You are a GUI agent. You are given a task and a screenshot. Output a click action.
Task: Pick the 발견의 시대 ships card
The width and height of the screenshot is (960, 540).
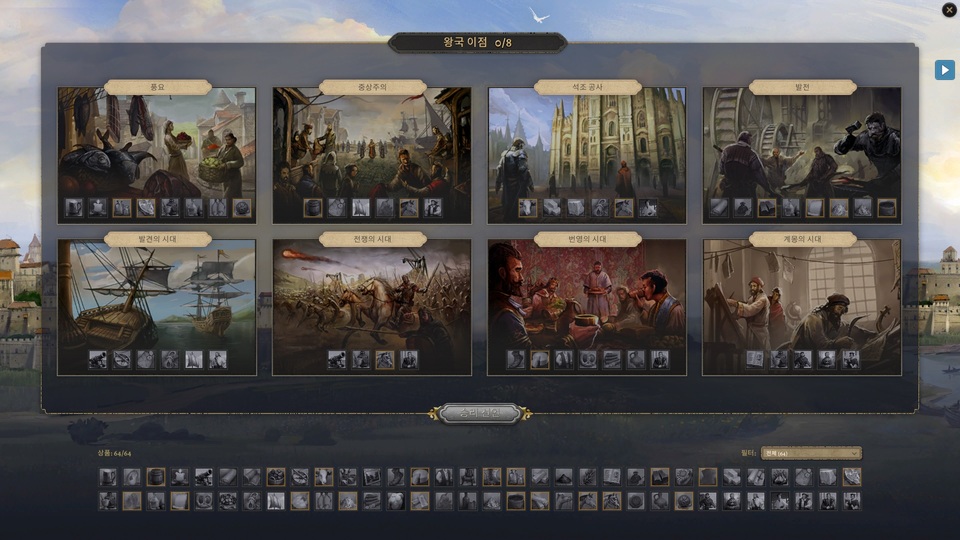coord(157,298)
